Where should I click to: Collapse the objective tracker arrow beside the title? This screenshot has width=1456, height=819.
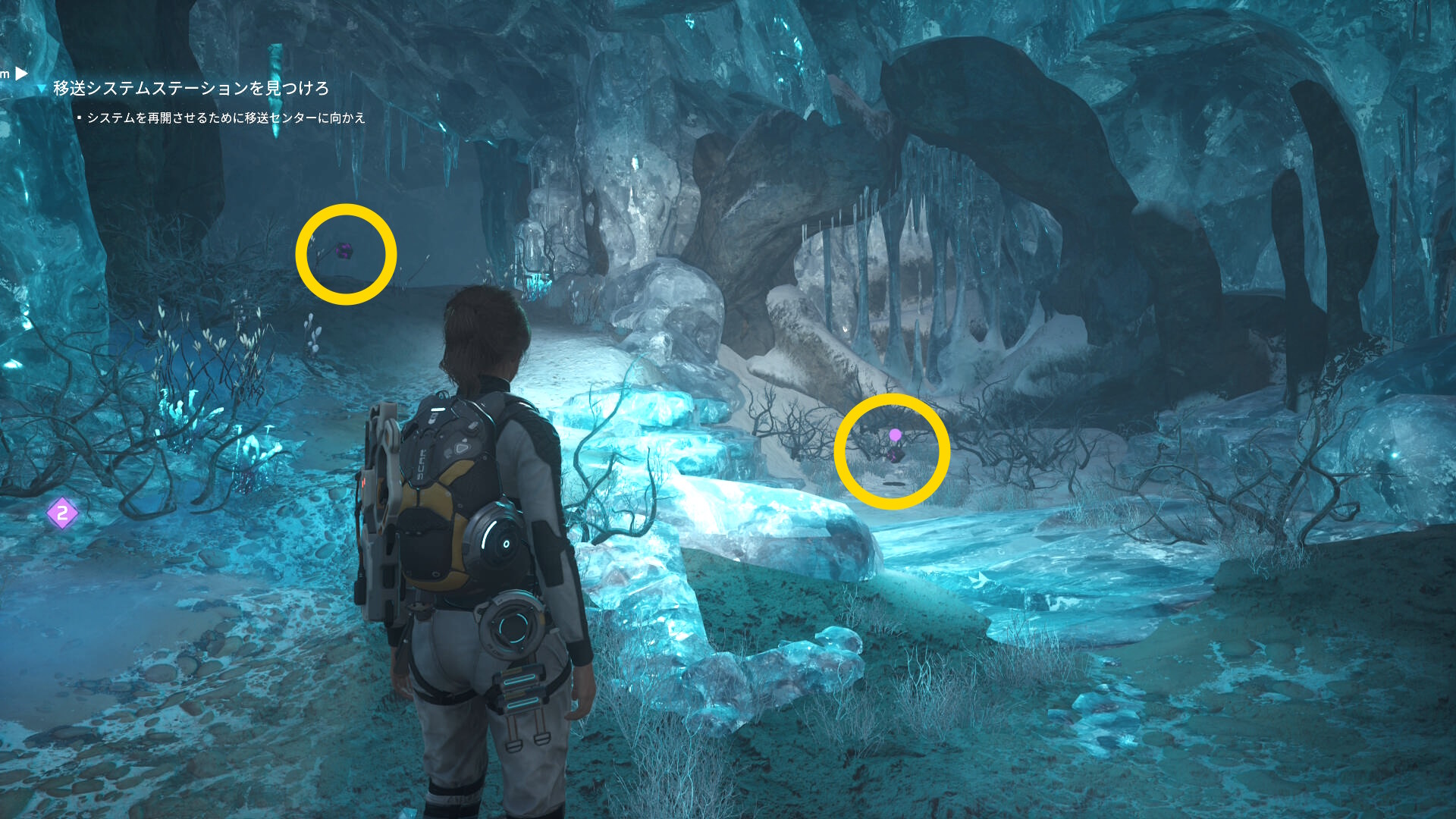point(42,89)
